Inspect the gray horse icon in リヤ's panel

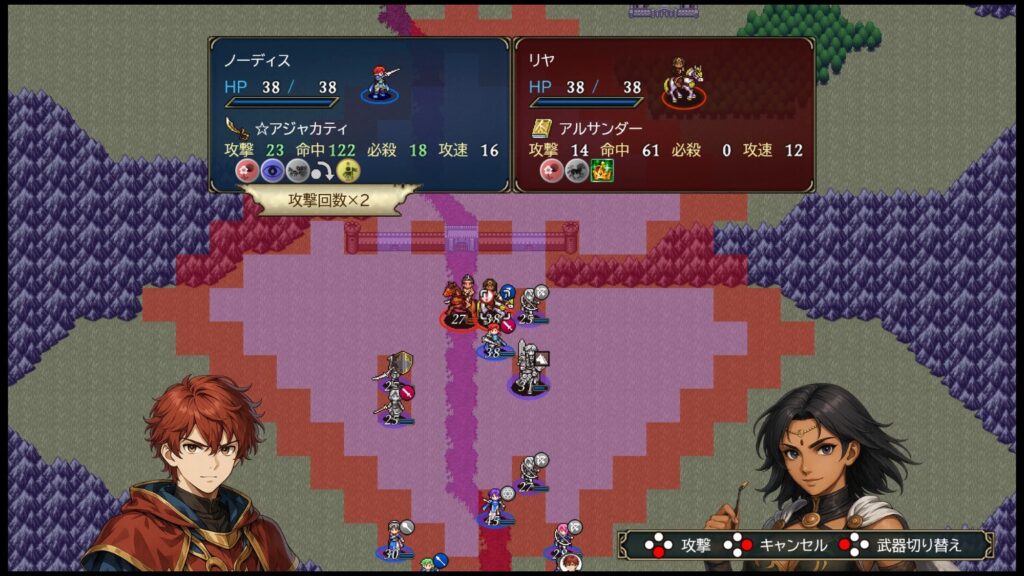(x=578, y=171)
